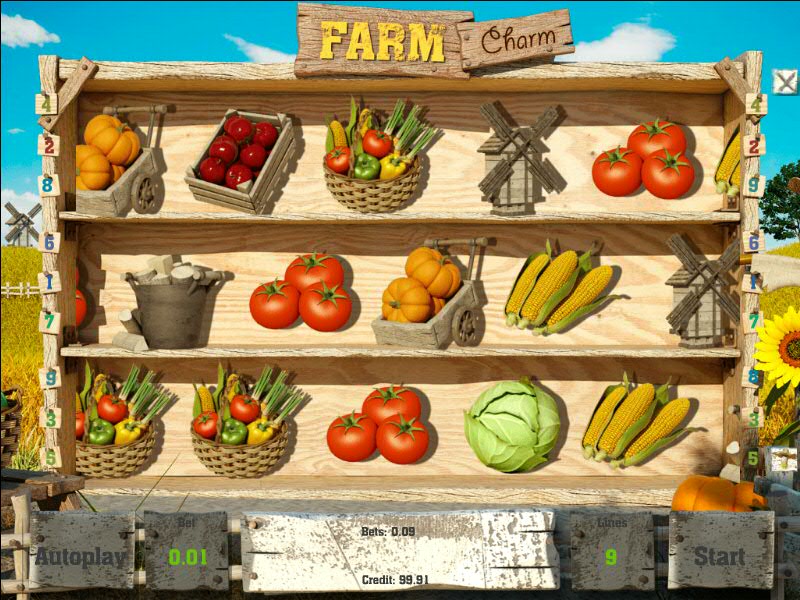800x600 pixels.
Task: Change the Bet amount showing 0.01
Action: coord(185,555)
